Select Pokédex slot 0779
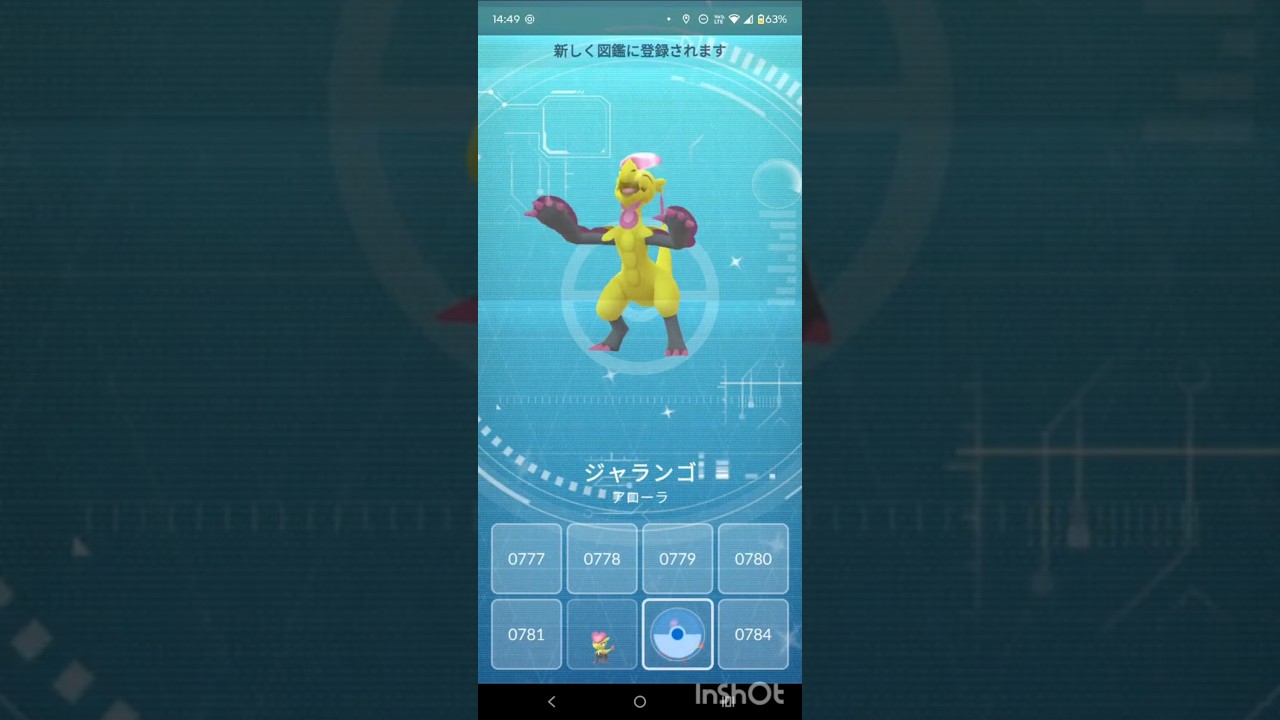 [x=677, y=559]
